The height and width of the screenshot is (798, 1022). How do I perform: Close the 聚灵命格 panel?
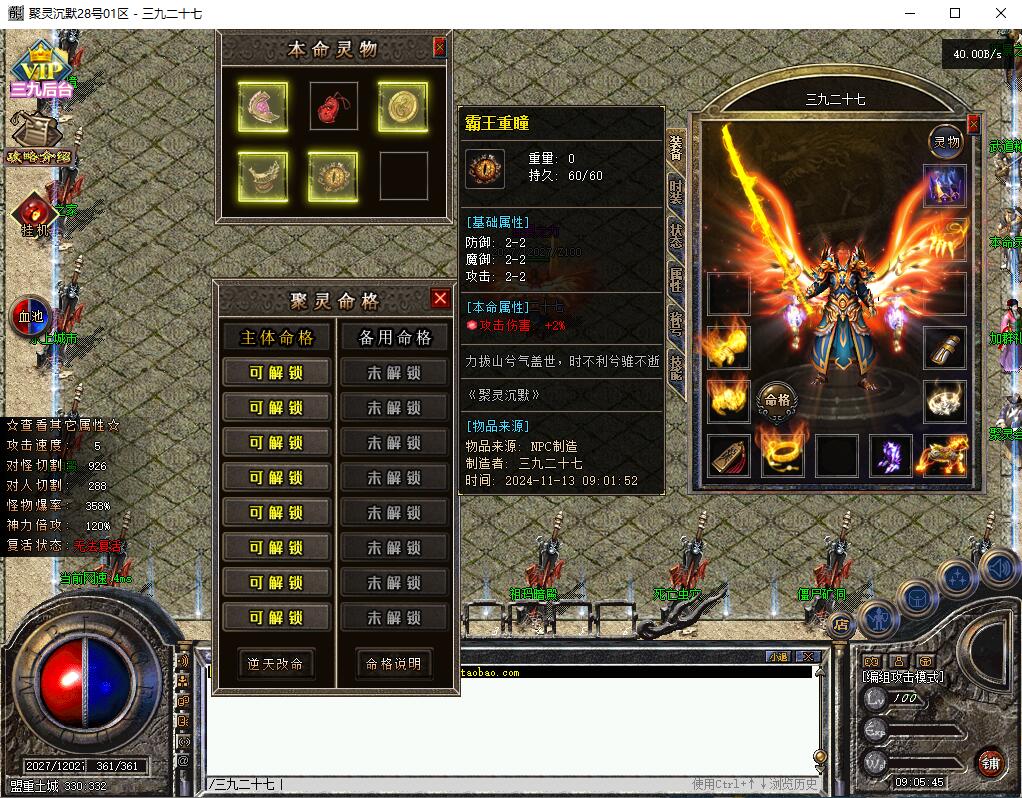pos(440,298)
